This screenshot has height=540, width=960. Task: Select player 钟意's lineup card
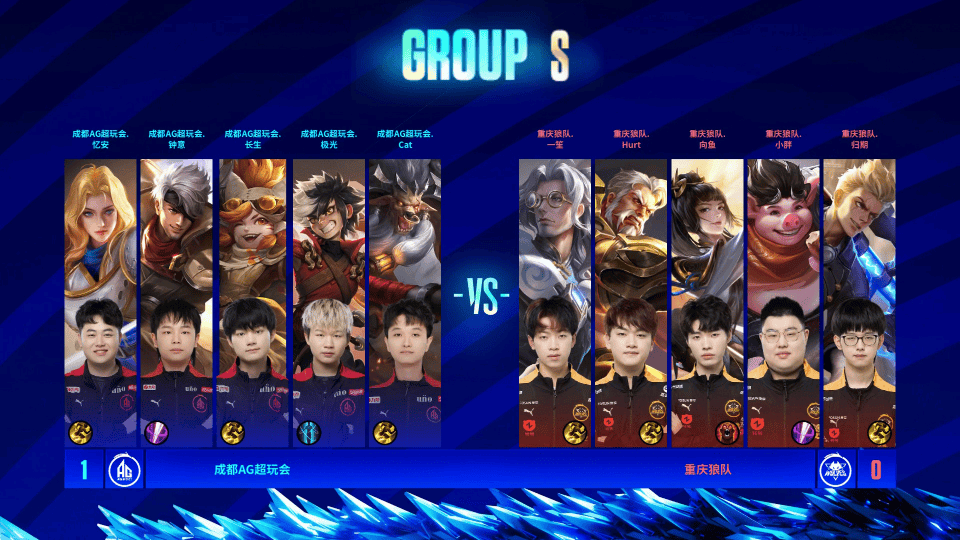pos(177,302)
